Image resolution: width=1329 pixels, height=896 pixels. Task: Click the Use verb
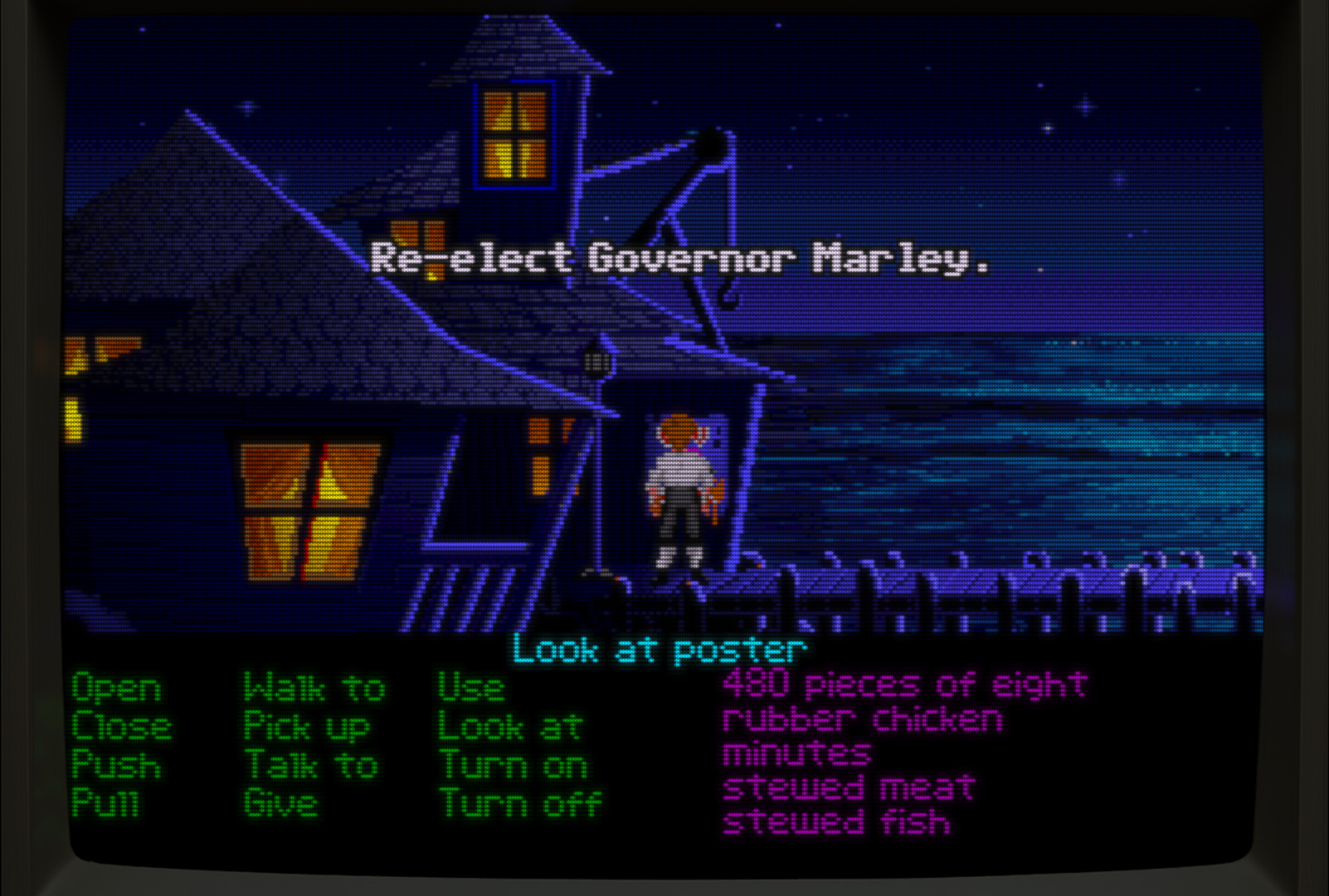click(x=470, y=689)
